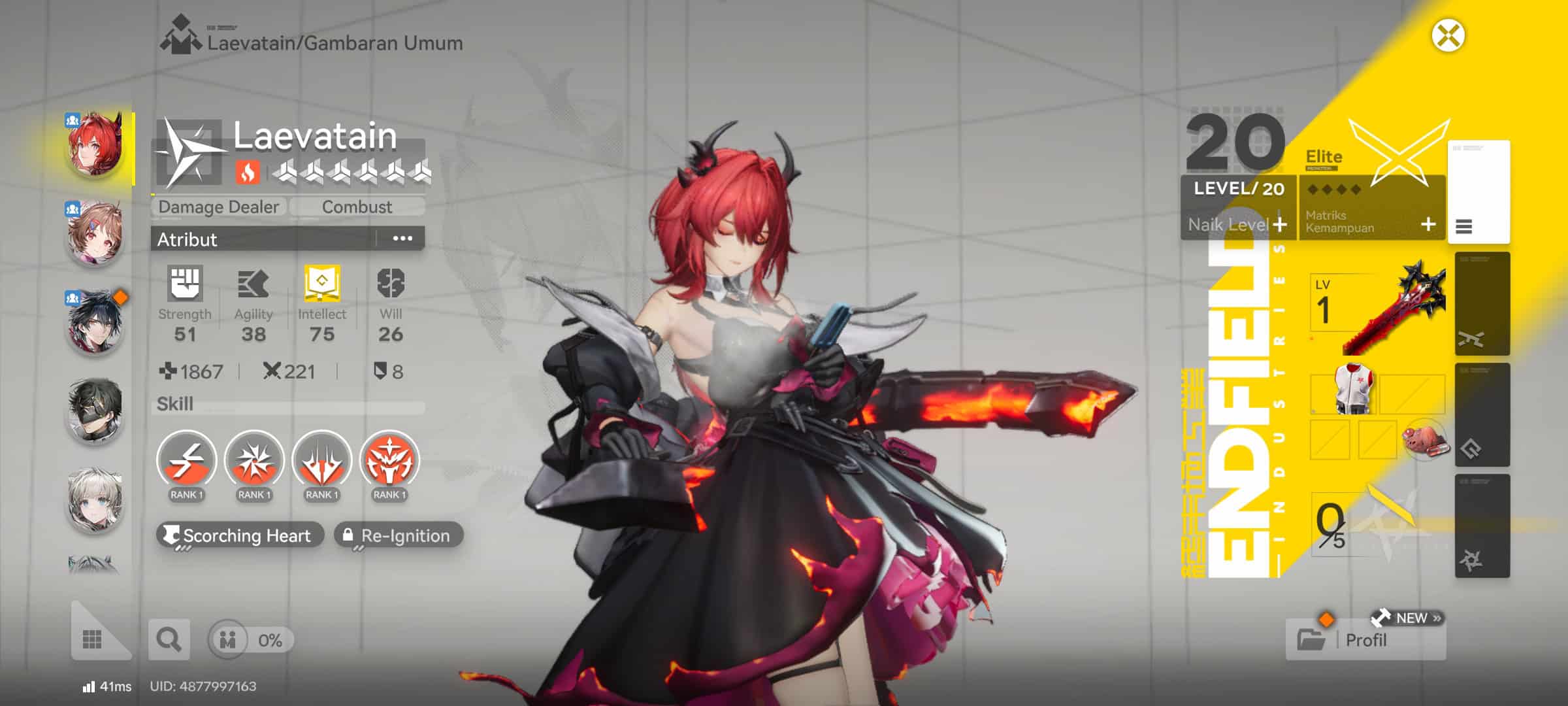Viewport: 1568px width, 706px height.
Task: Open the search magnifier icon at bottom left
Action: (x=169, y=639)
